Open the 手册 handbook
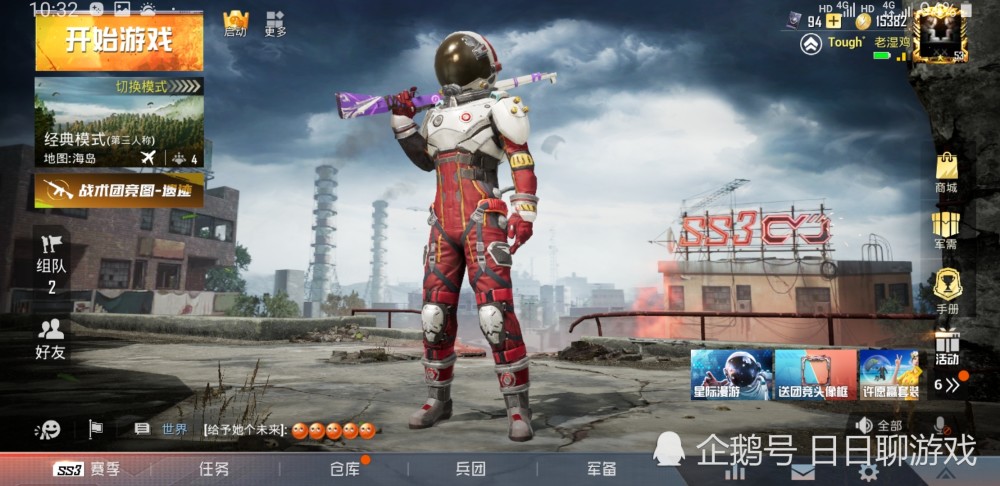Viewport: 1000px width, 486px height. (946, 292)
